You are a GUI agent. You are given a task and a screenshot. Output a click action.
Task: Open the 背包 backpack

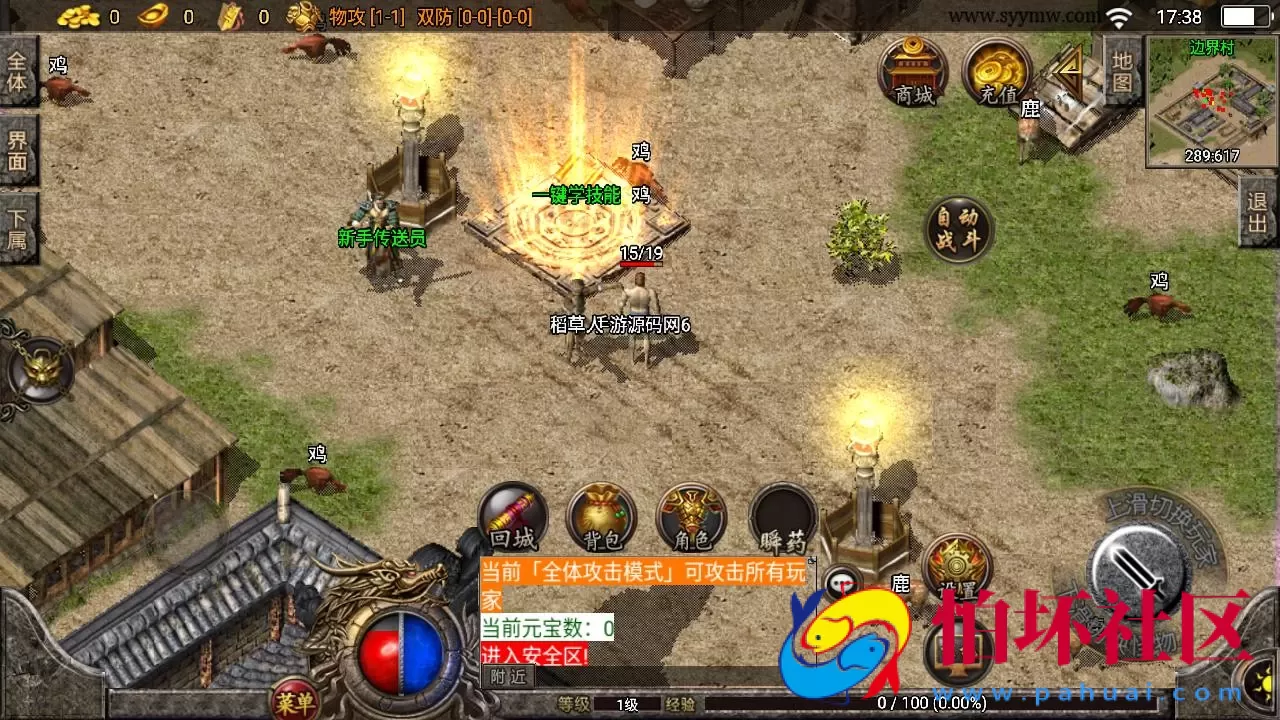601,518
